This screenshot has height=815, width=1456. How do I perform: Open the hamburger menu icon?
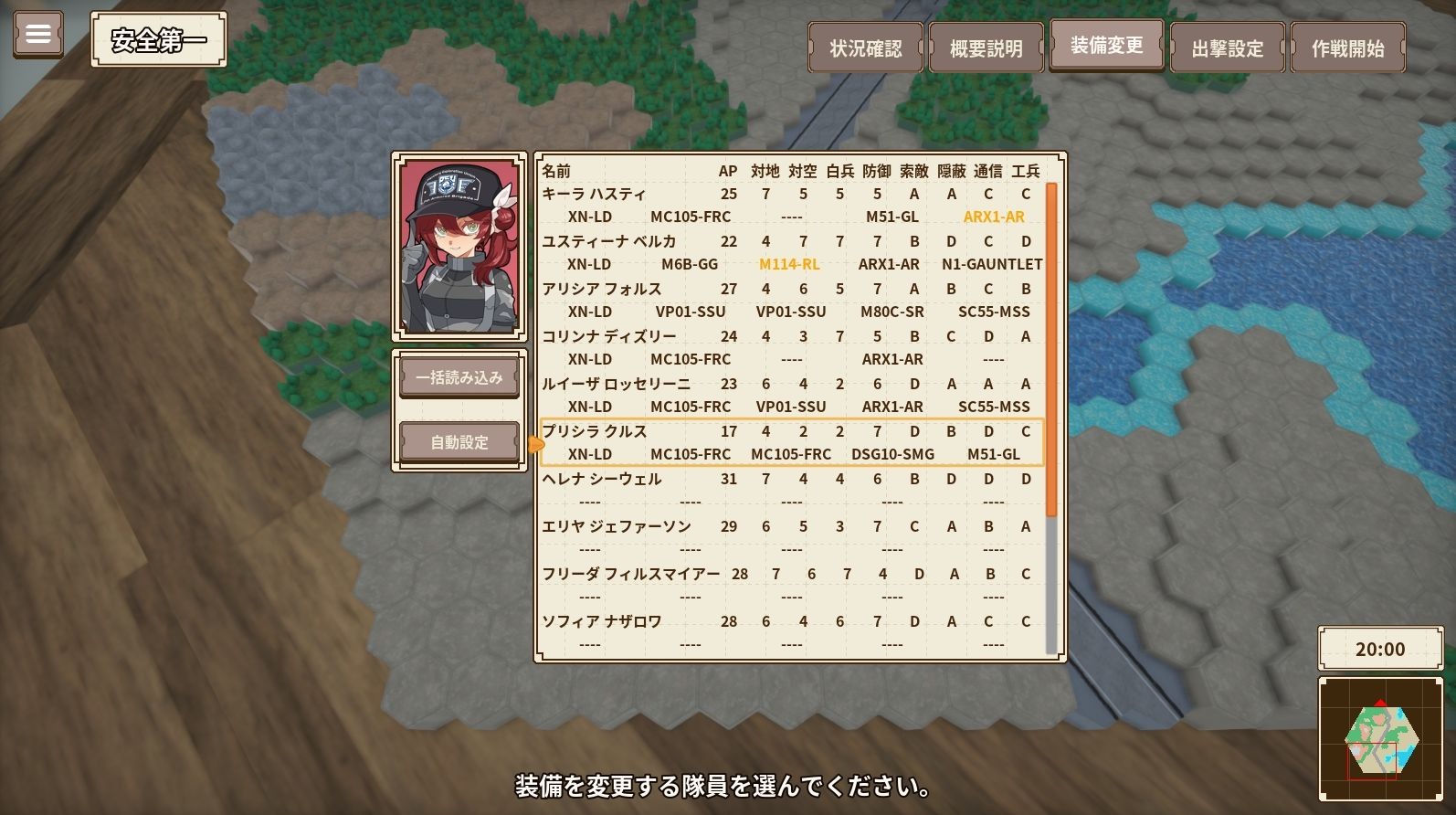[37, 33]
